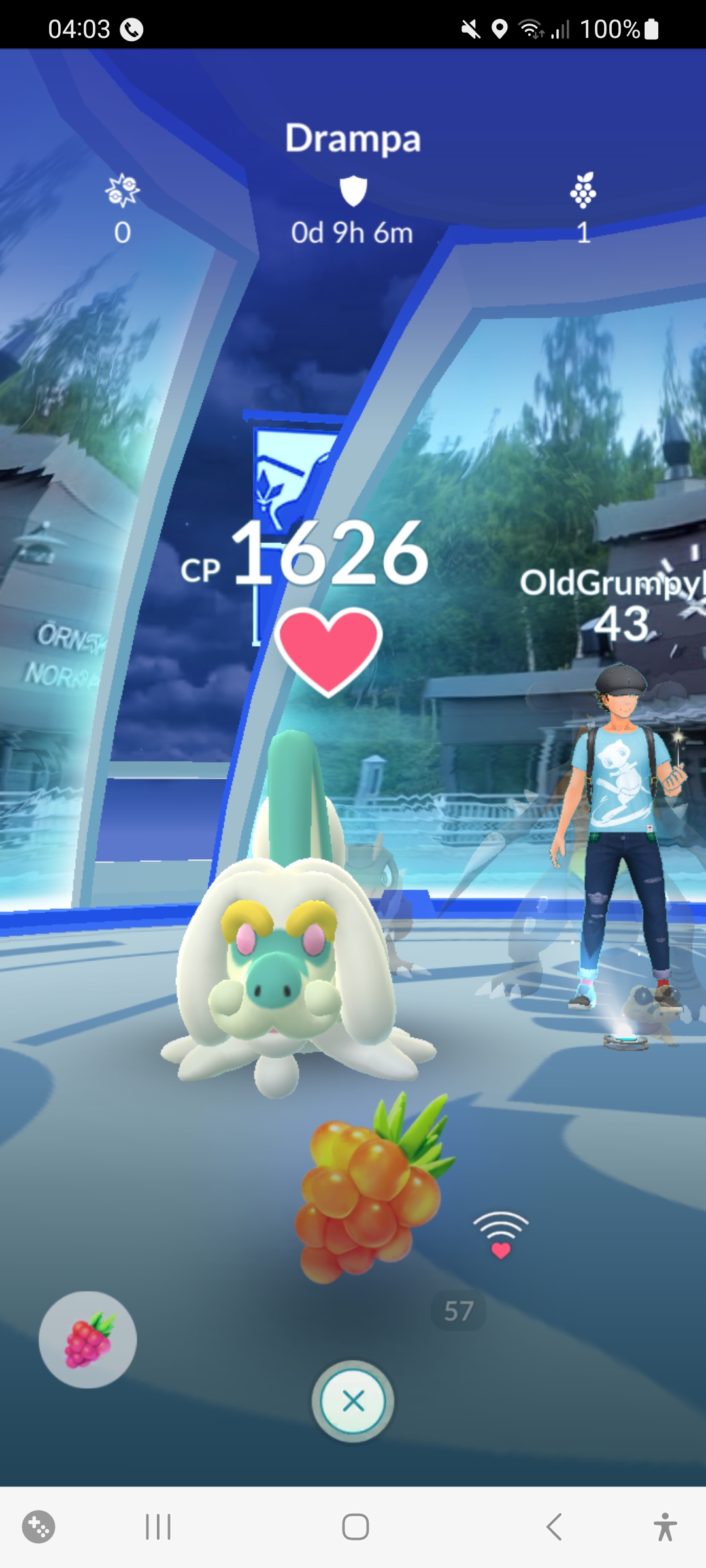The height and width of the screenshot is (1568, 706).
Task: Tap the Android back navigation button
Action: 554,1527
